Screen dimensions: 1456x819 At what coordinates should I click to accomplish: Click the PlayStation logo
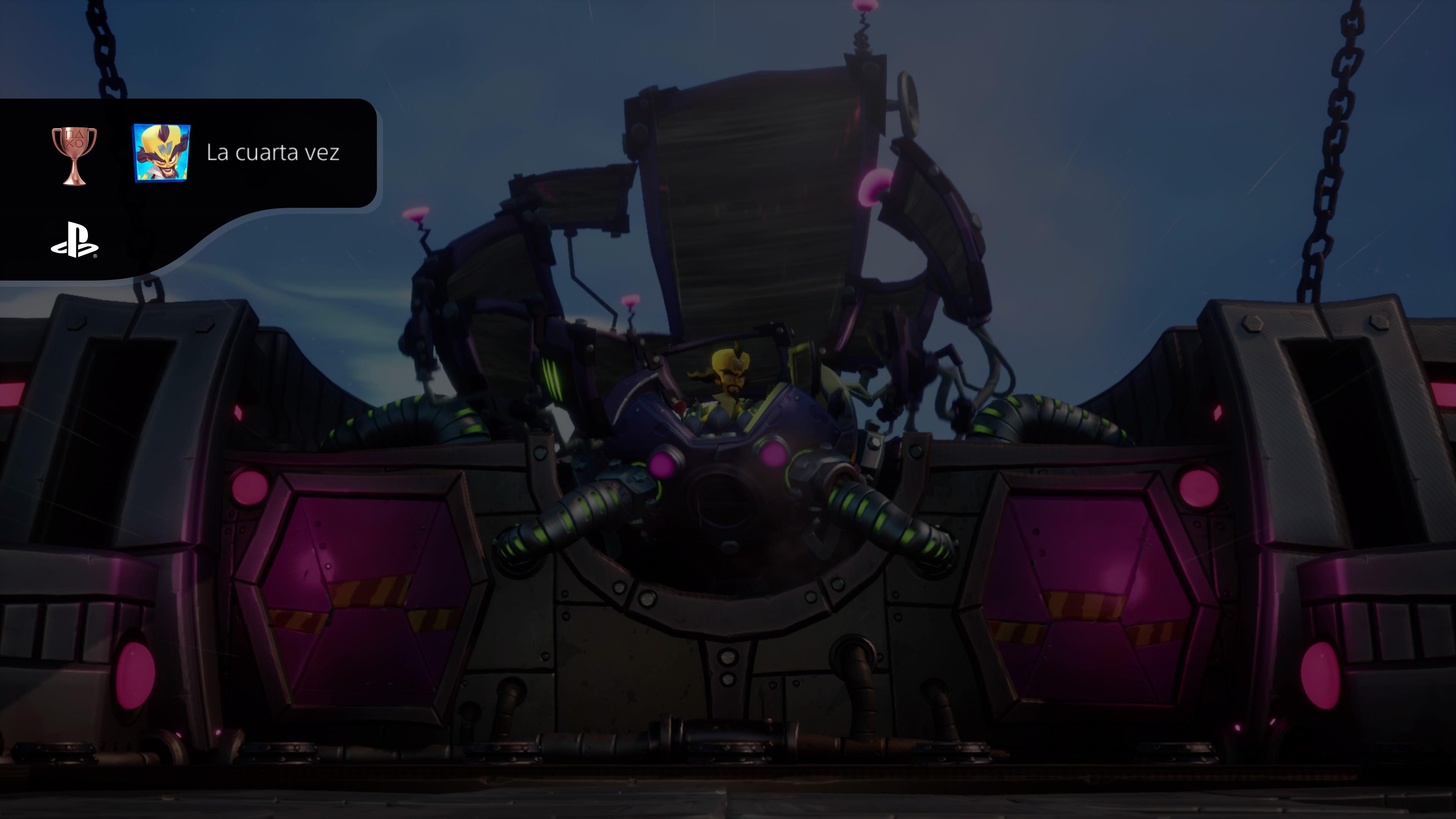click(x=74, y=240)
